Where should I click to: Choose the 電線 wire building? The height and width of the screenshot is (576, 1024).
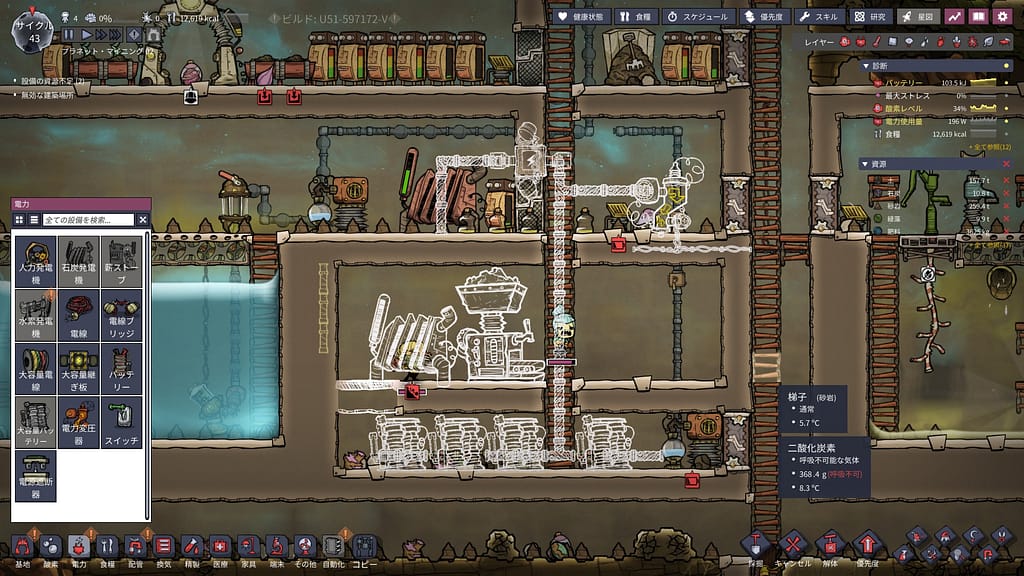pyautogui.click(x=79, y=315)
